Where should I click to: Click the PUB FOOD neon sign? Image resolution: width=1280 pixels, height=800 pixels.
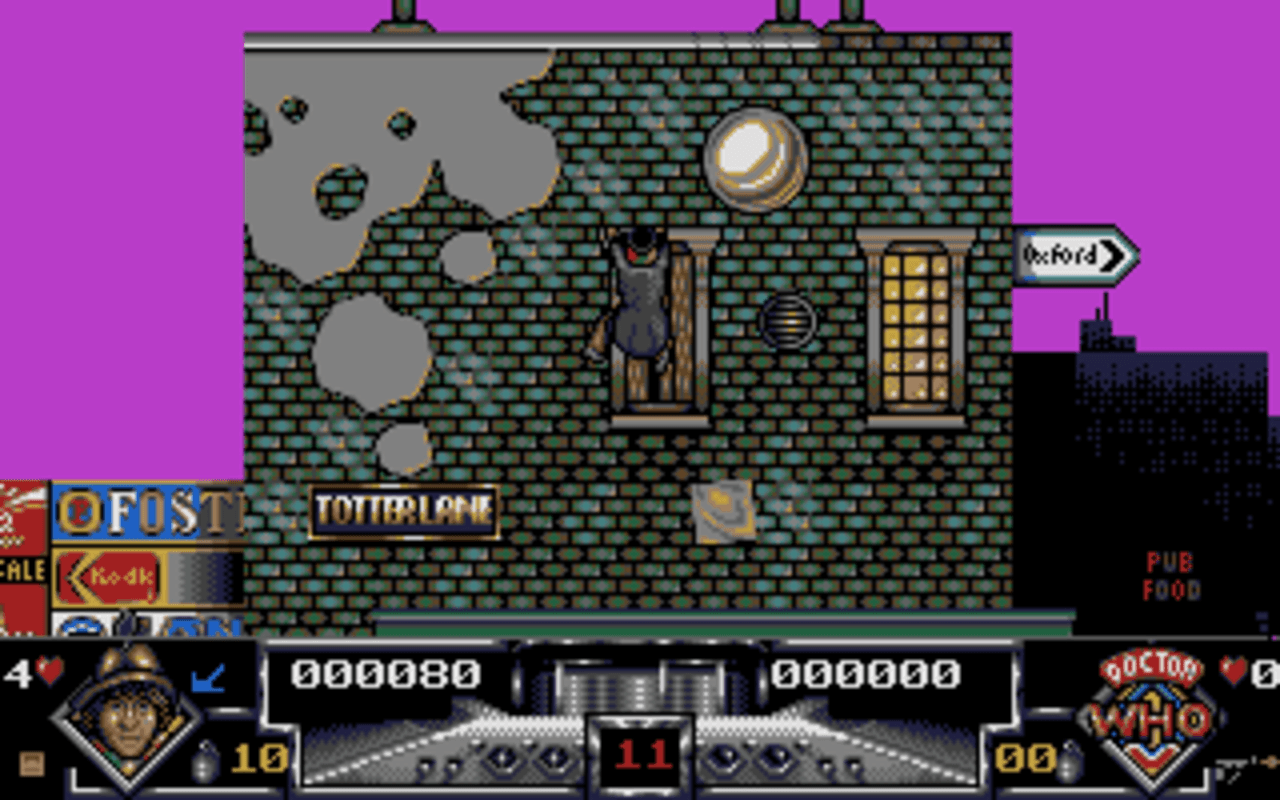pyautogui.click(x=1172, y=576)
